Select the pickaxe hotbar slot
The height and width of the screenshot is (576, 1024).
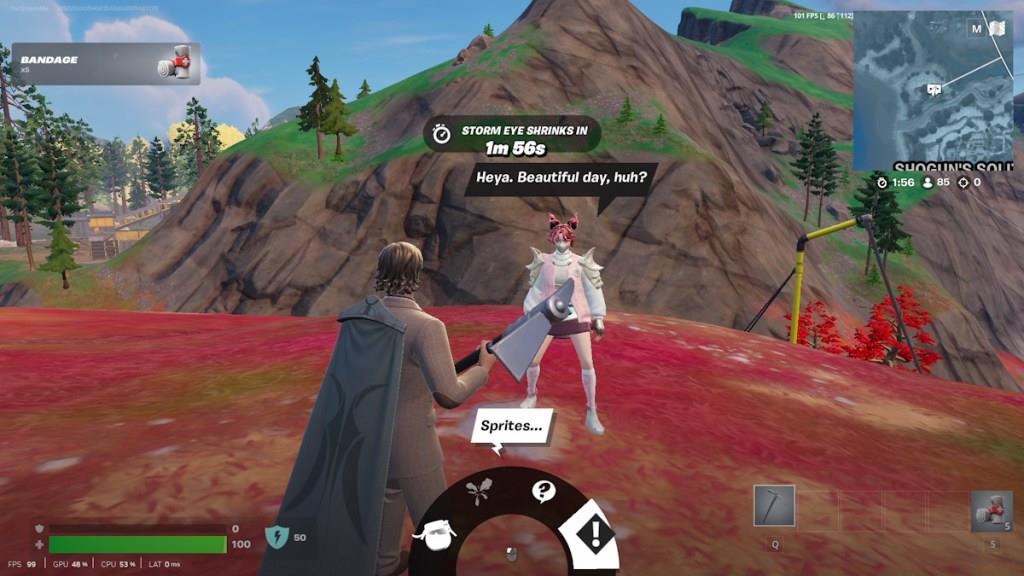click(774, 506)
